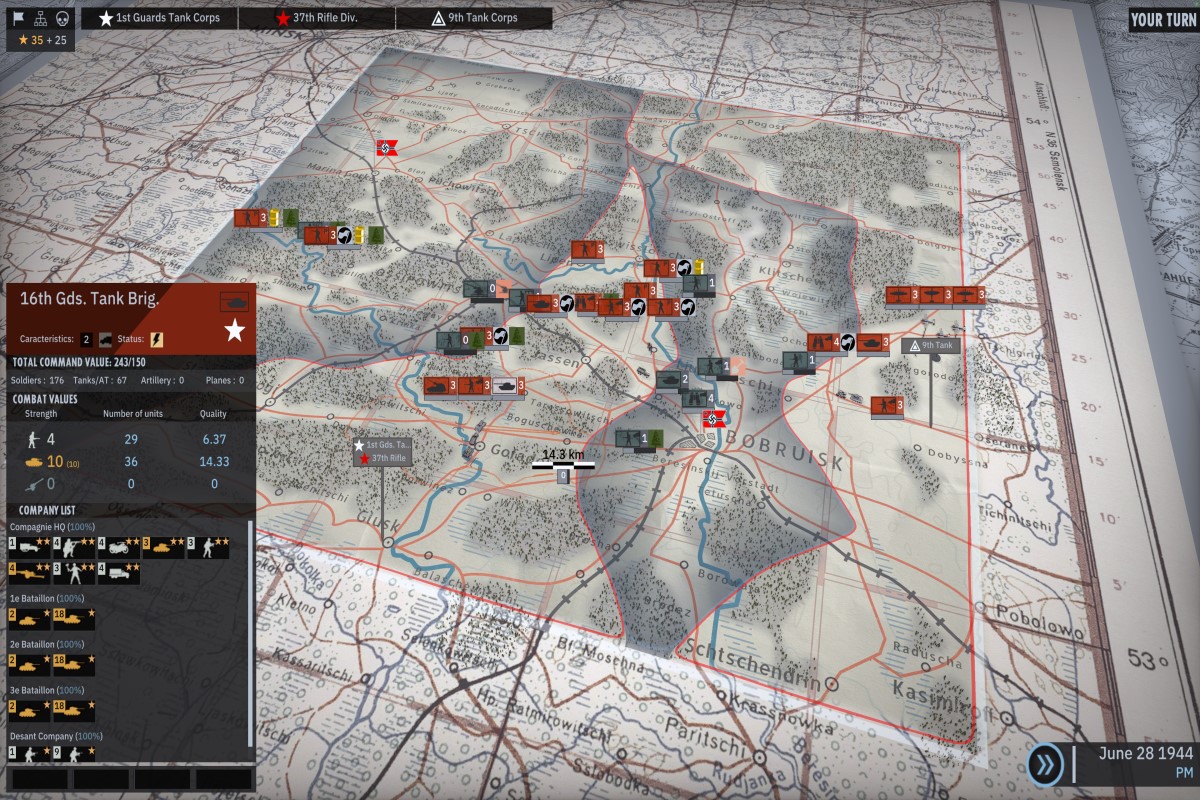This screenshot has height=800, width=1200.
Task: Show the skull casualties icon
Action: [x=62, y=17]
